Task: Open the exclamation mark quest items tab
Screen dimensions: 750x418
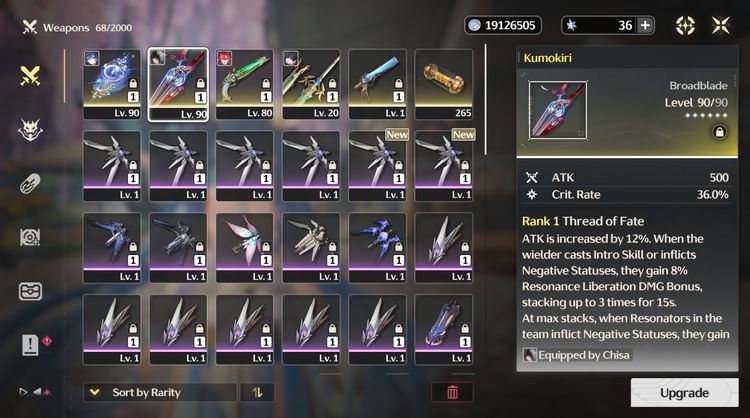Action: (31, 345)
